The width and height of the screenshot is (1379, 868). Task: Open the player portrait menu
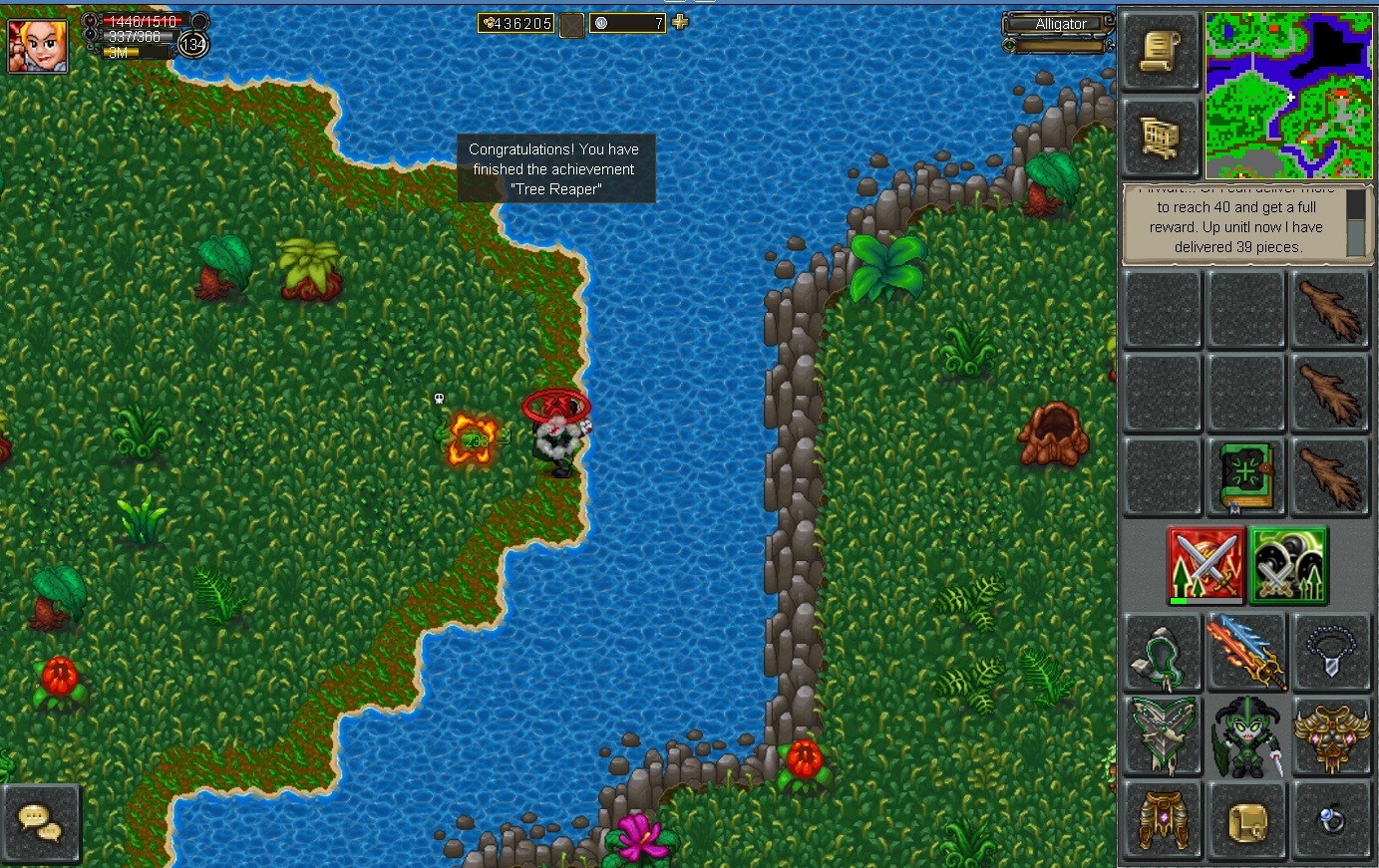38,45
